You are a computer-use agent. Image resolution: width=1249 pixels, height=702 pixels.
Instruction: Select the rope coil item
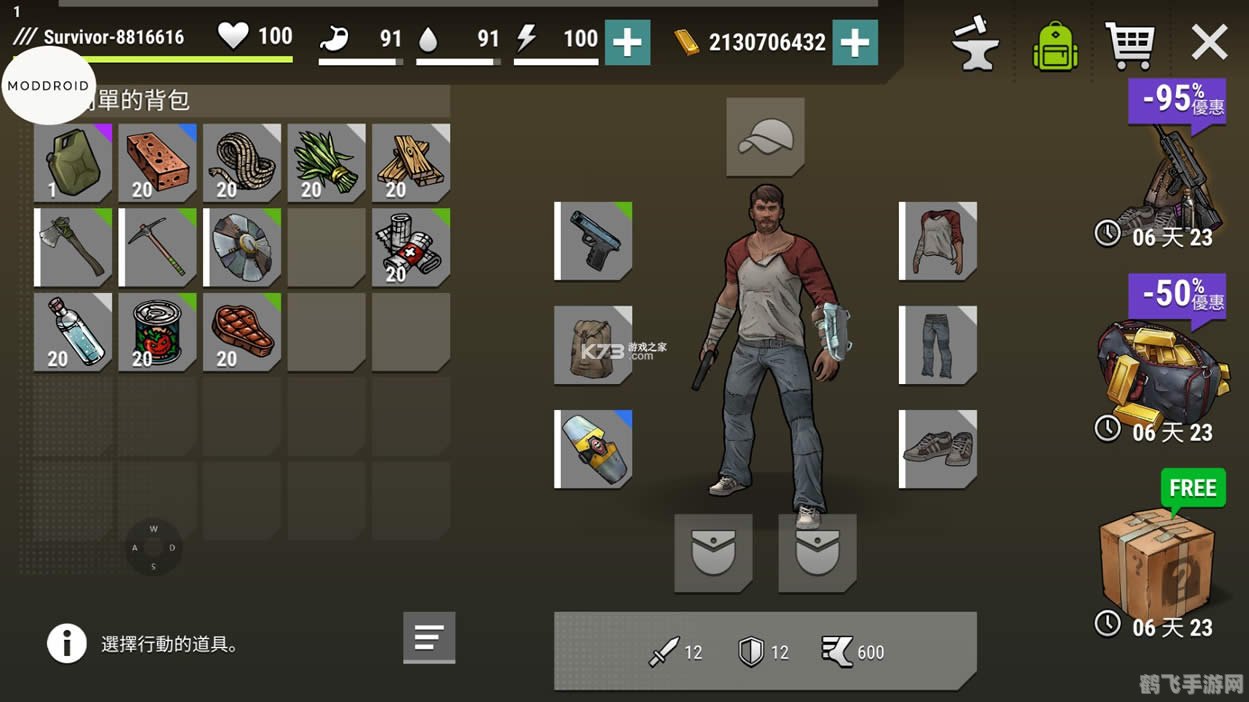[242, 163]
